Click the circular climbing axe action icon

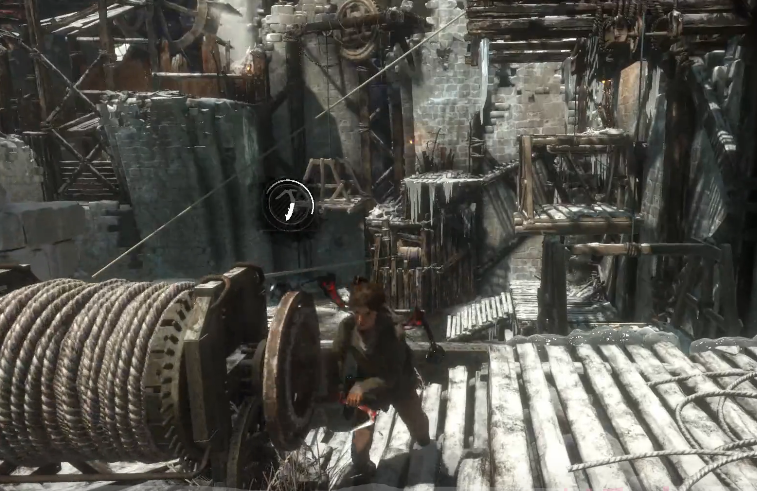point(289,205)
